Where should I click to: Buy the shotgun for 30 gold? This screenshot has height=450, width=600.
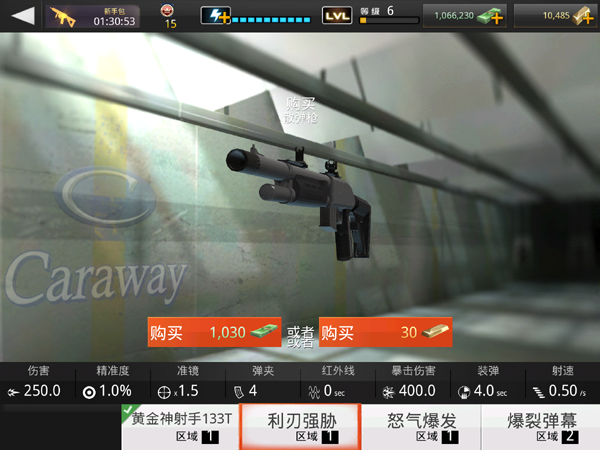click(x=384, y=333)
